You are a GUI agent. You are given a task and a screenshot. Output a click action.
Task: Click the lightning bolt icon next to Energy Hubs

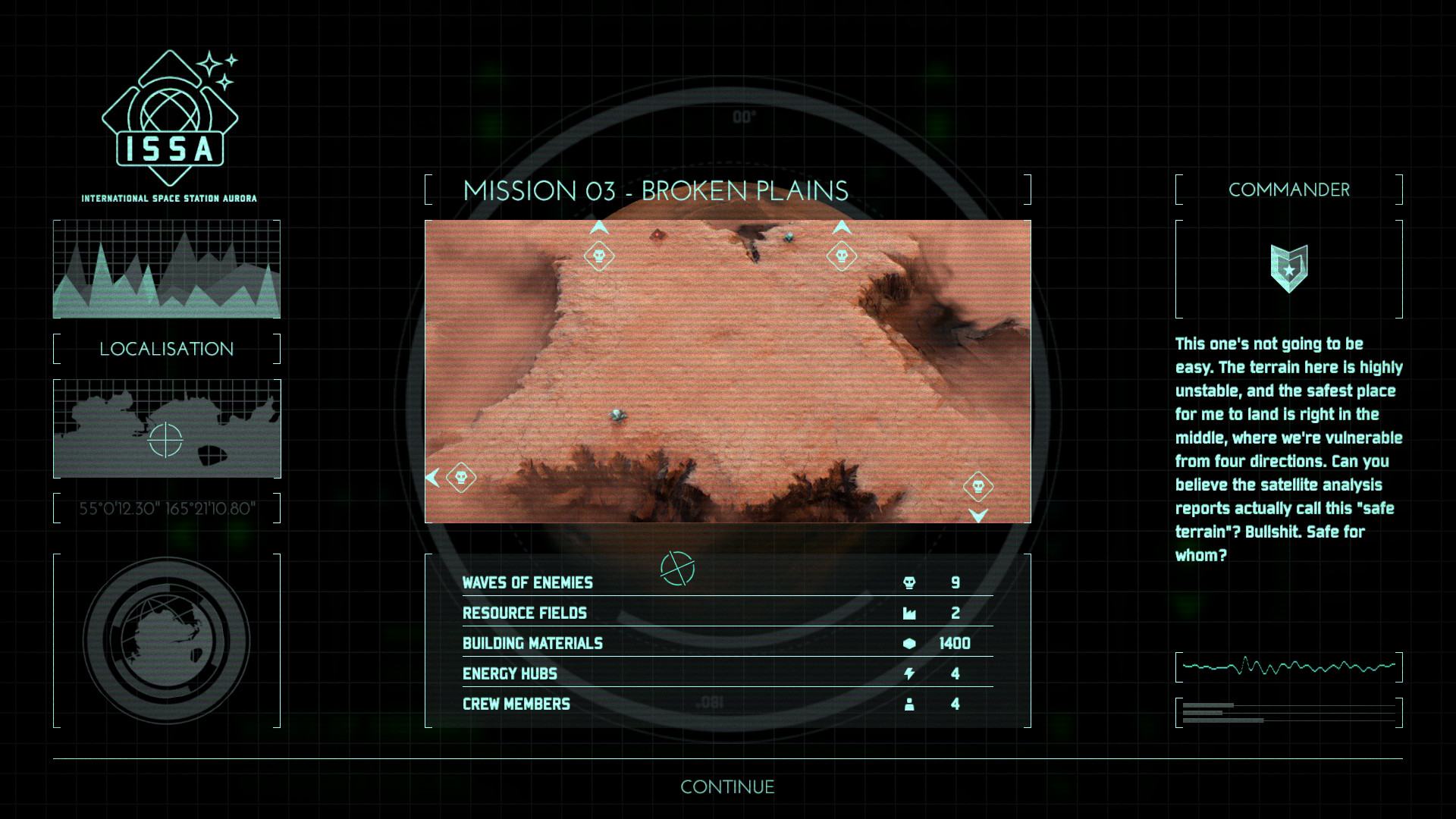tap(909, 673)
